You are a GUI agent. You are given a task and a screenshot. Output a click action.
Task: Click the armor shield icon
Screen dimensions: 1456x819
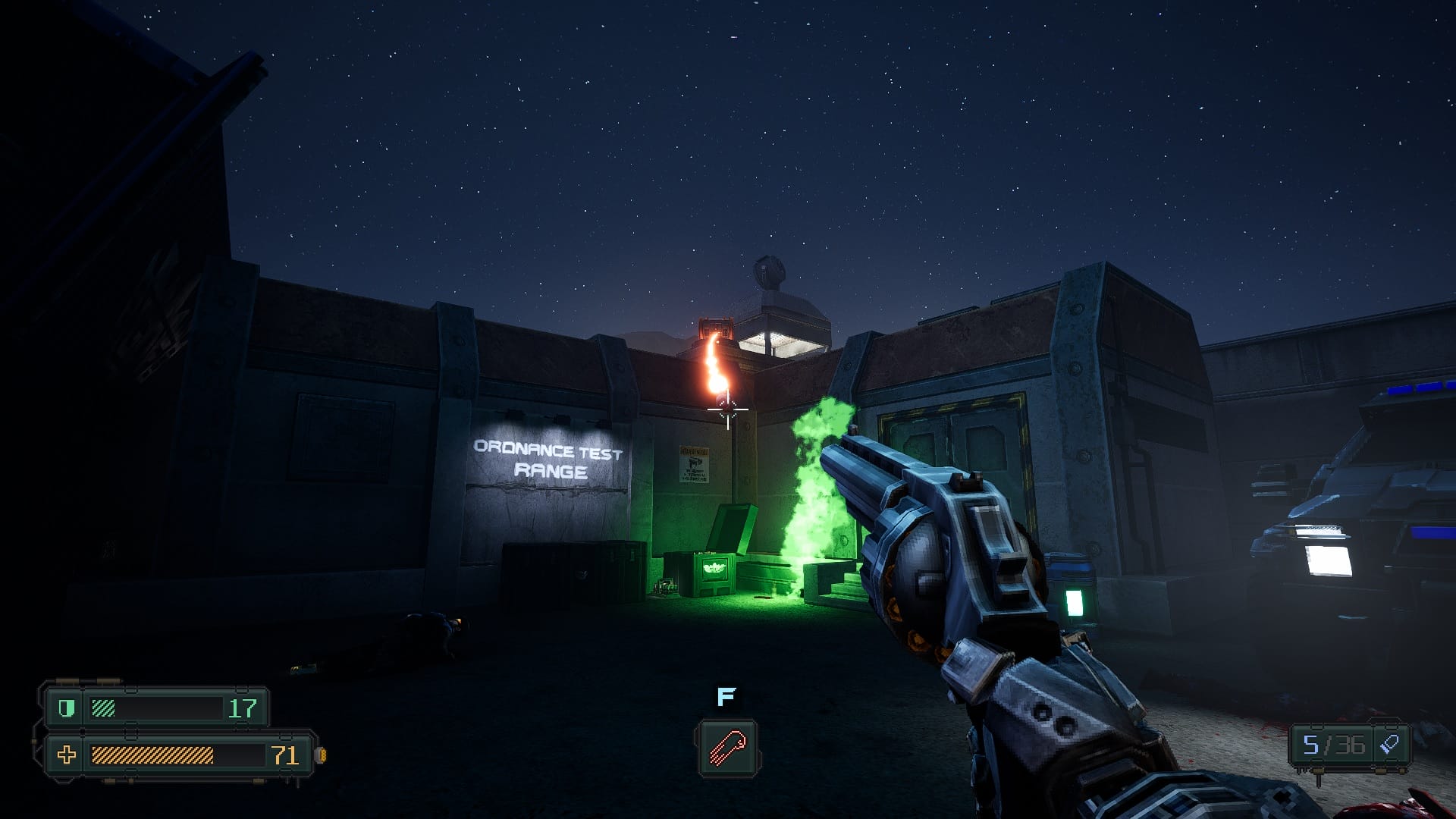point(67,708)
